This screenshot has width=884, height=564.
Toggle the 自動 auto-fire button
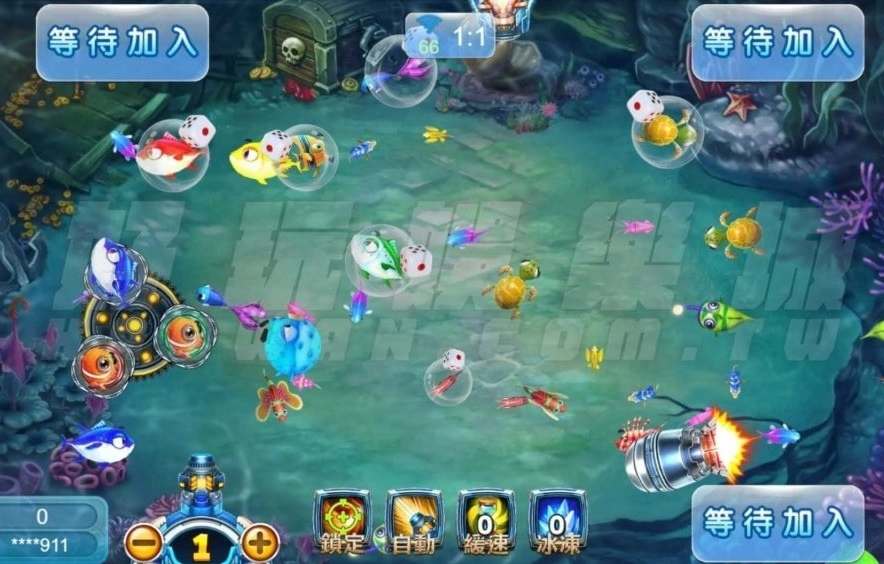(x=414, y=520)
